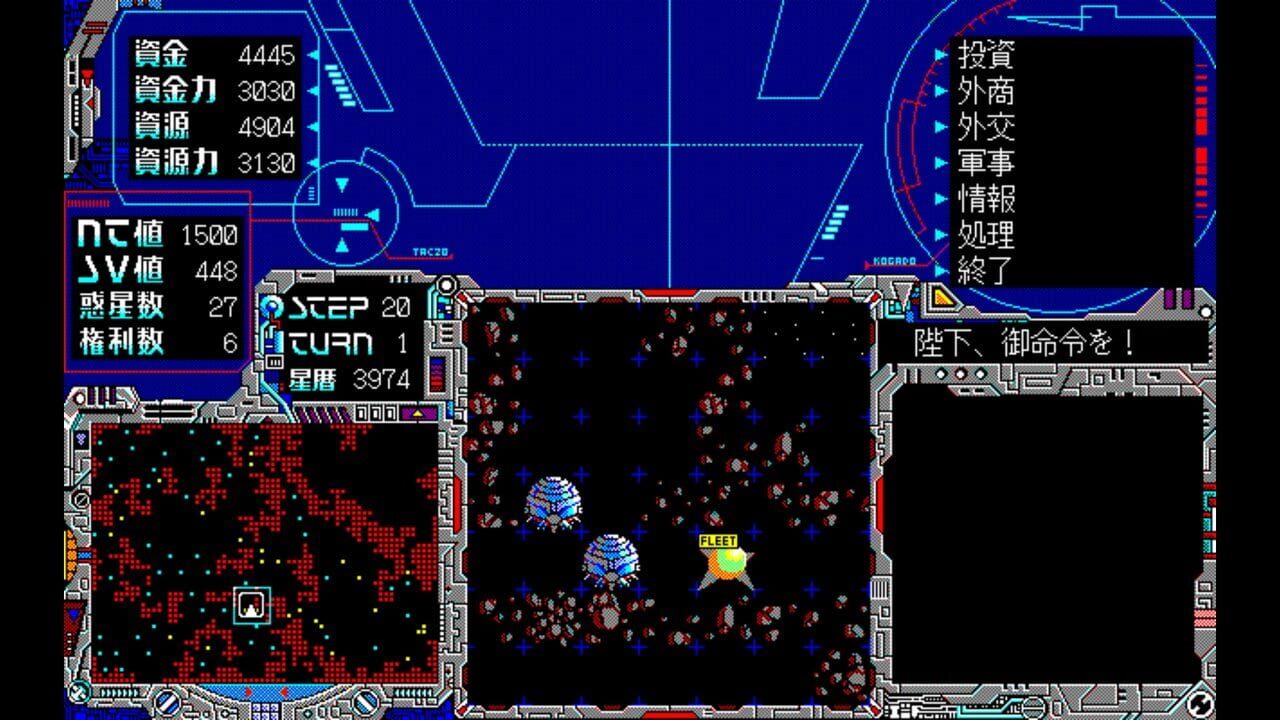This screenshot has width=1280, height=720.
Task: Toggle the leftmost white dot under the message panel
Action: tap(940, 373)
